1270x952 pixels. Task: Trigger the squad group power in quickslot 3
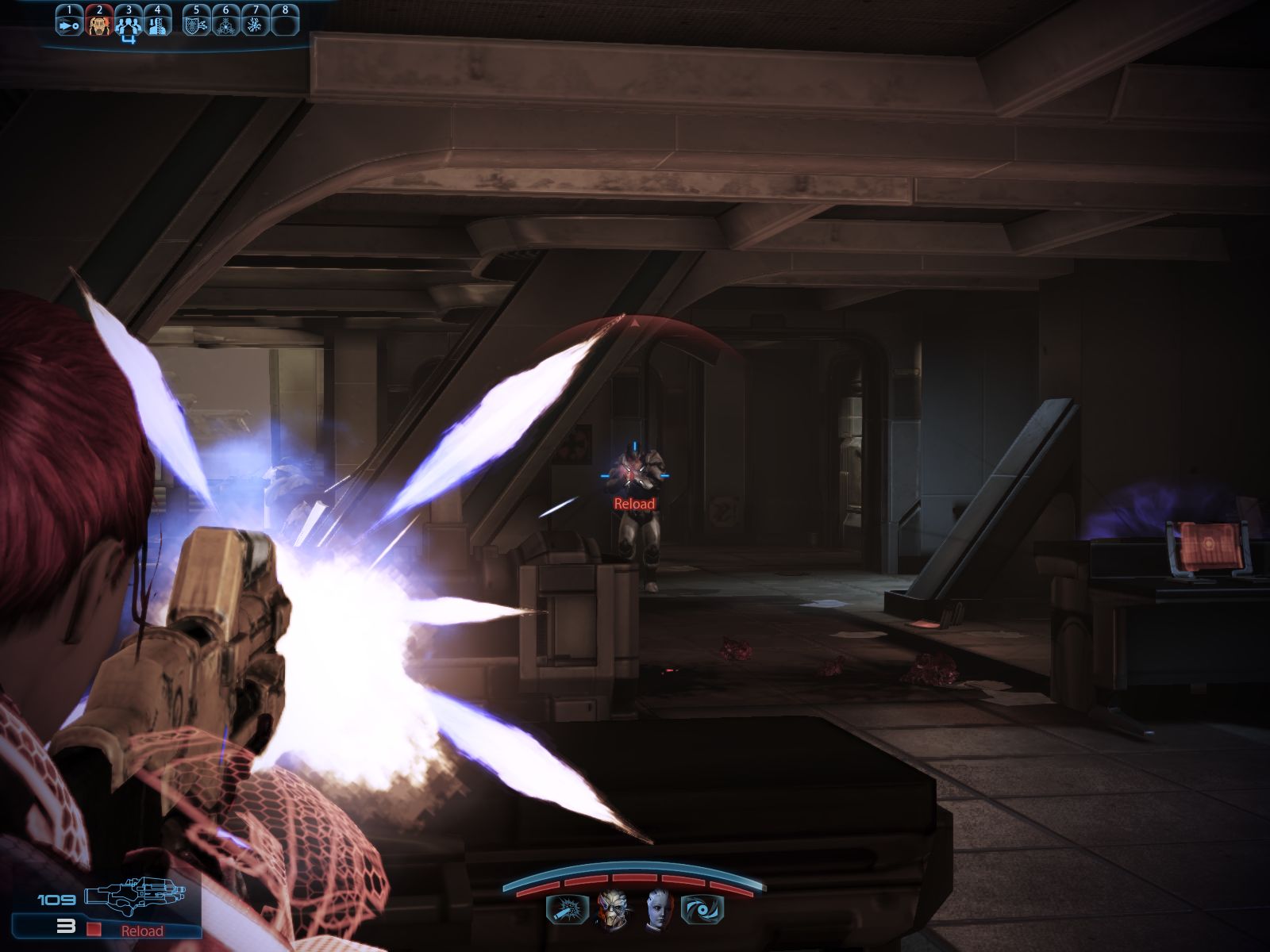coord(128,25)
